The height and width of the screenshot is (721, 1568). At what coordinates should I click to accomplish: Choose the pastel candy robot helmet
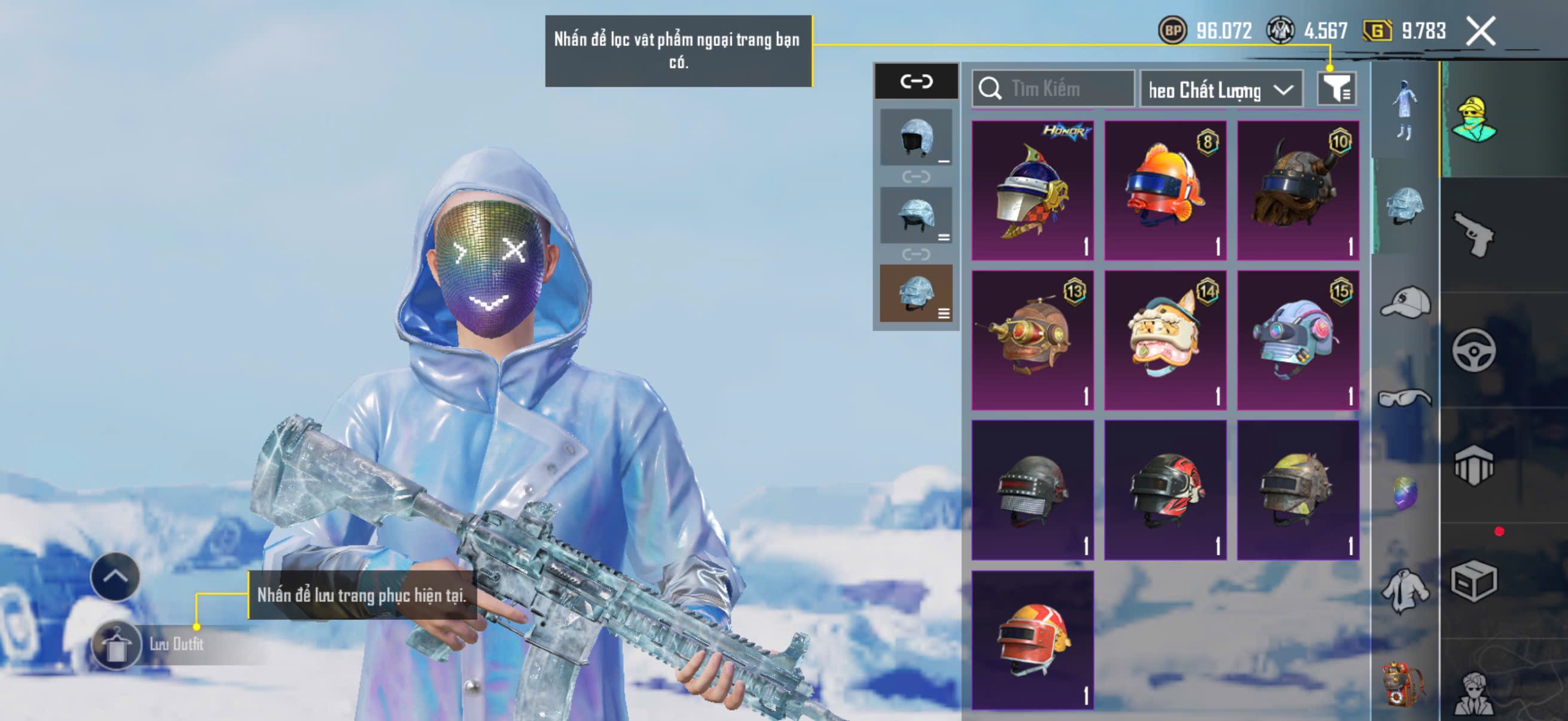[x=1298, y=340]
